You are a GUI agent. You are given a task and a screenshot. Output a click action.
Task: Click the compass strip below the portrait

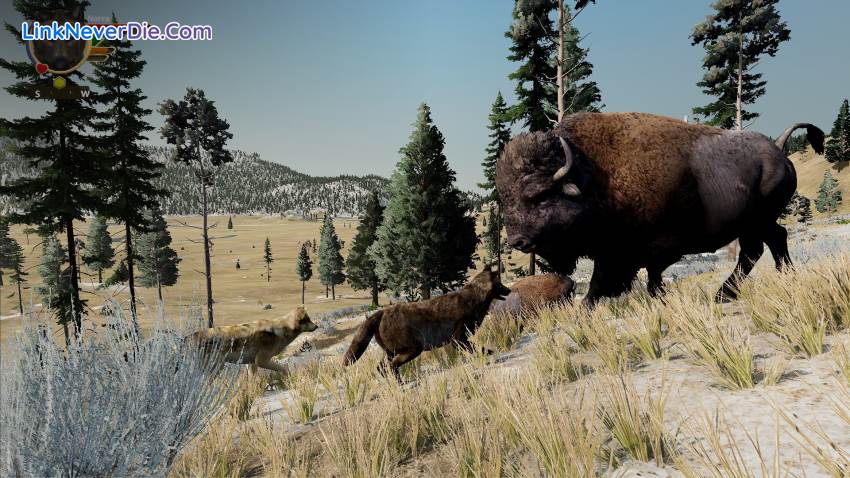pos(60,91)
